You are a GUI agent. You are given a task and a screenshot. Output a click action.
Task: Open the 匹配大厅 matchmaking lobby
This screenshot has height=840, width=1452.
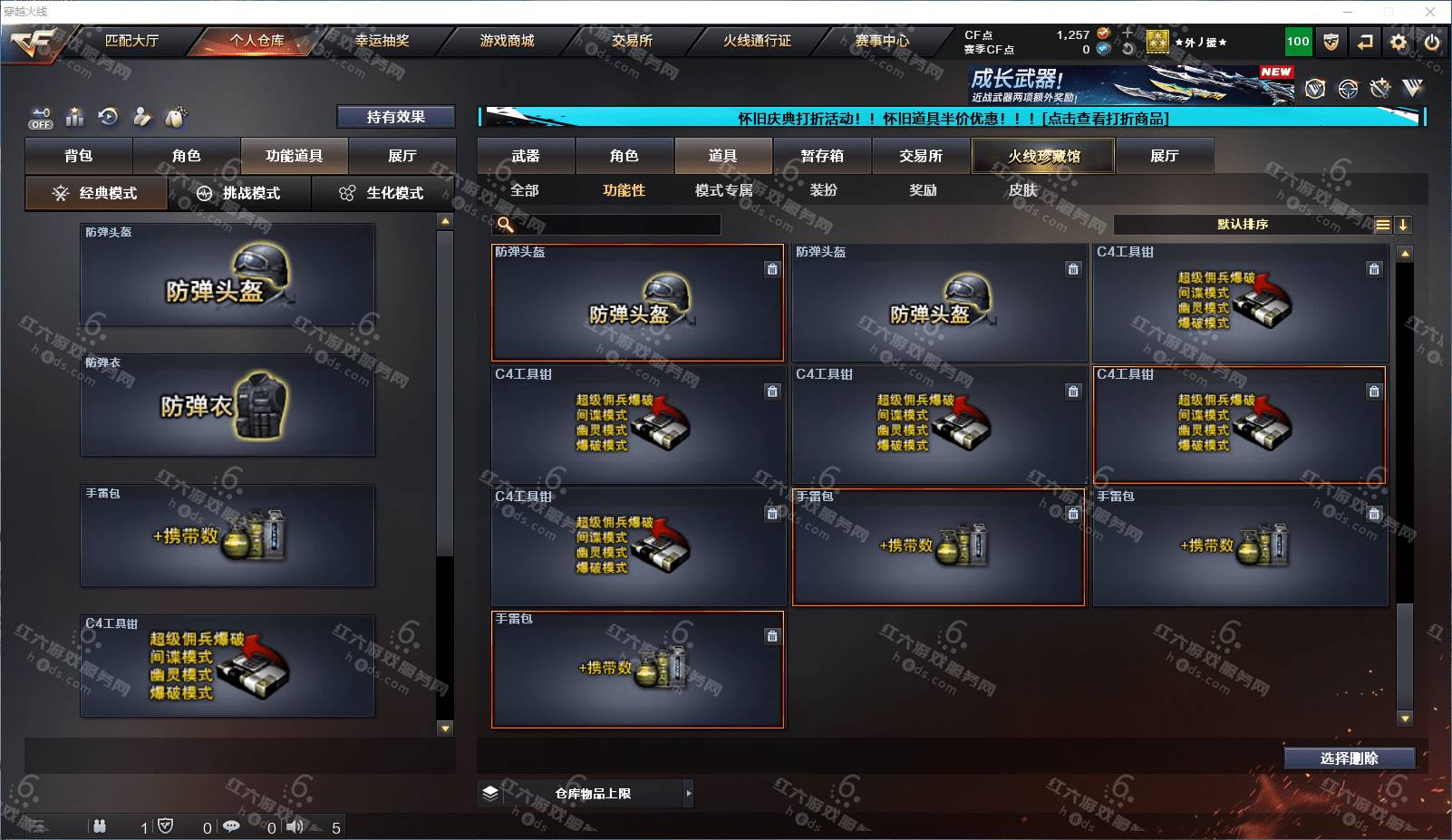click(131, 41)
